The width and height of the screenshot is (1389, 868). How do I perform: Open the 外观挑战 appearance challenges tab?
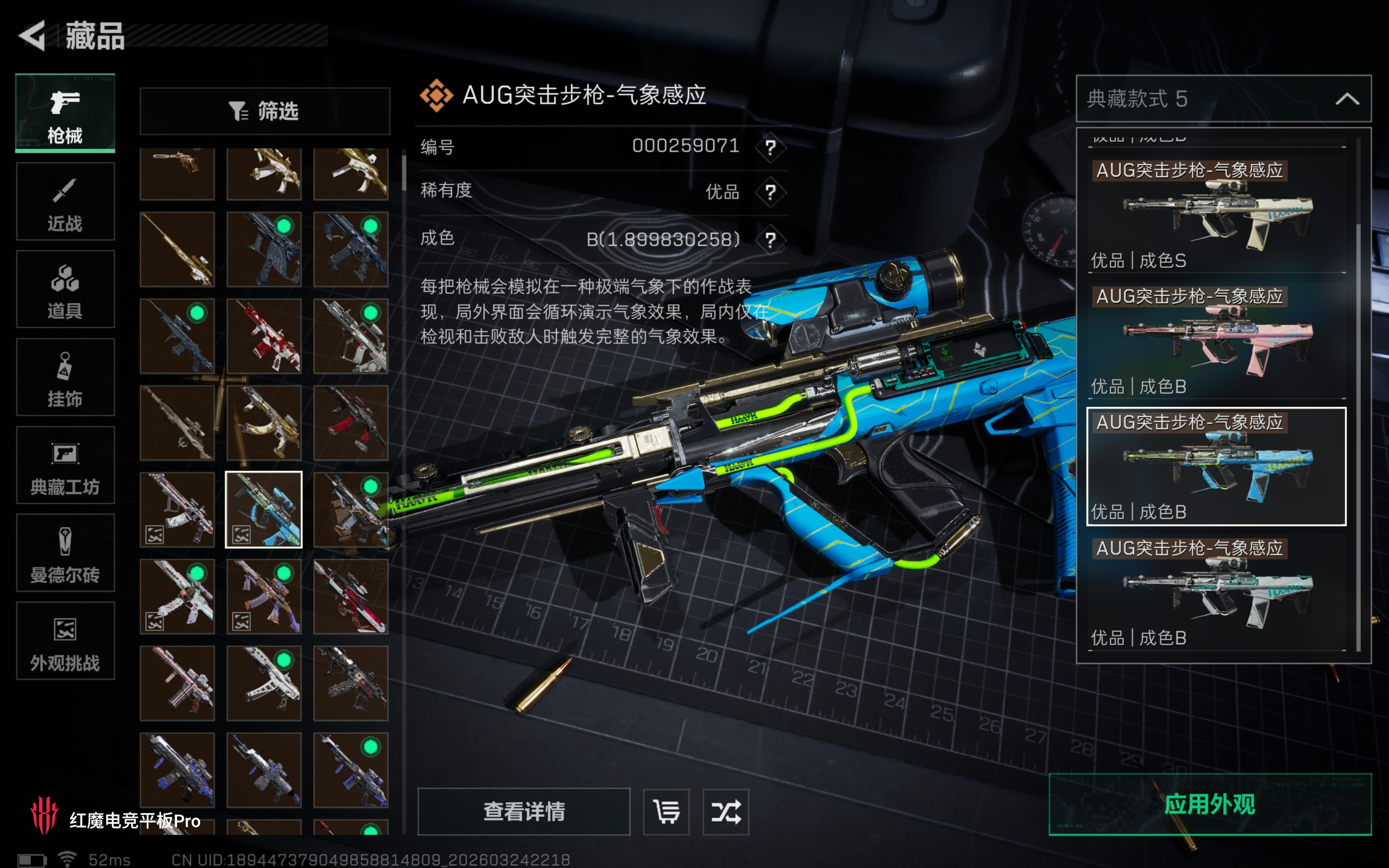[x=65, y=641]
